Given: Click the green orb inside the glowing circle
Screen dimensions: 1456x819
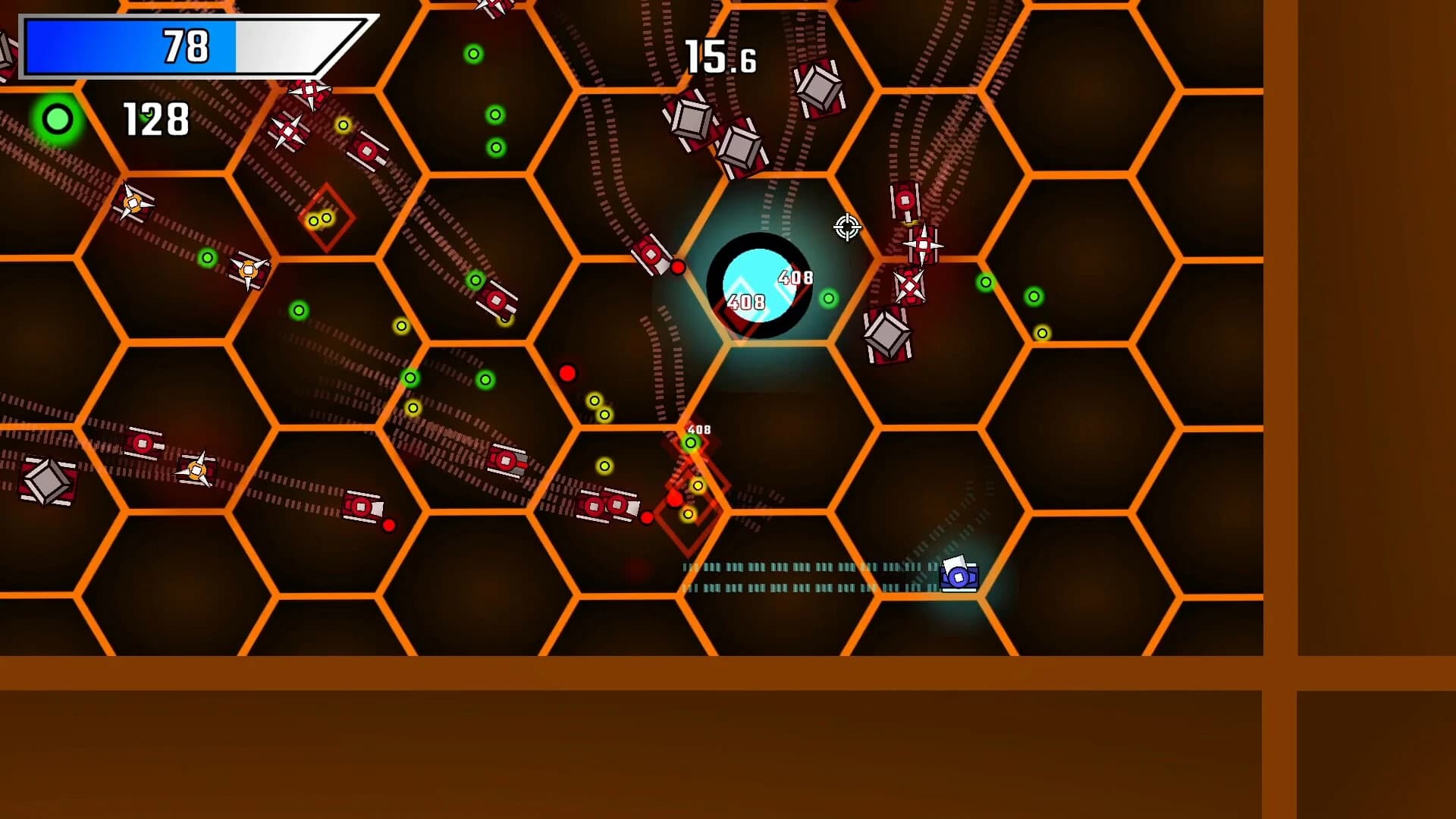Looking at the screenshot, I should click(827, 298).
